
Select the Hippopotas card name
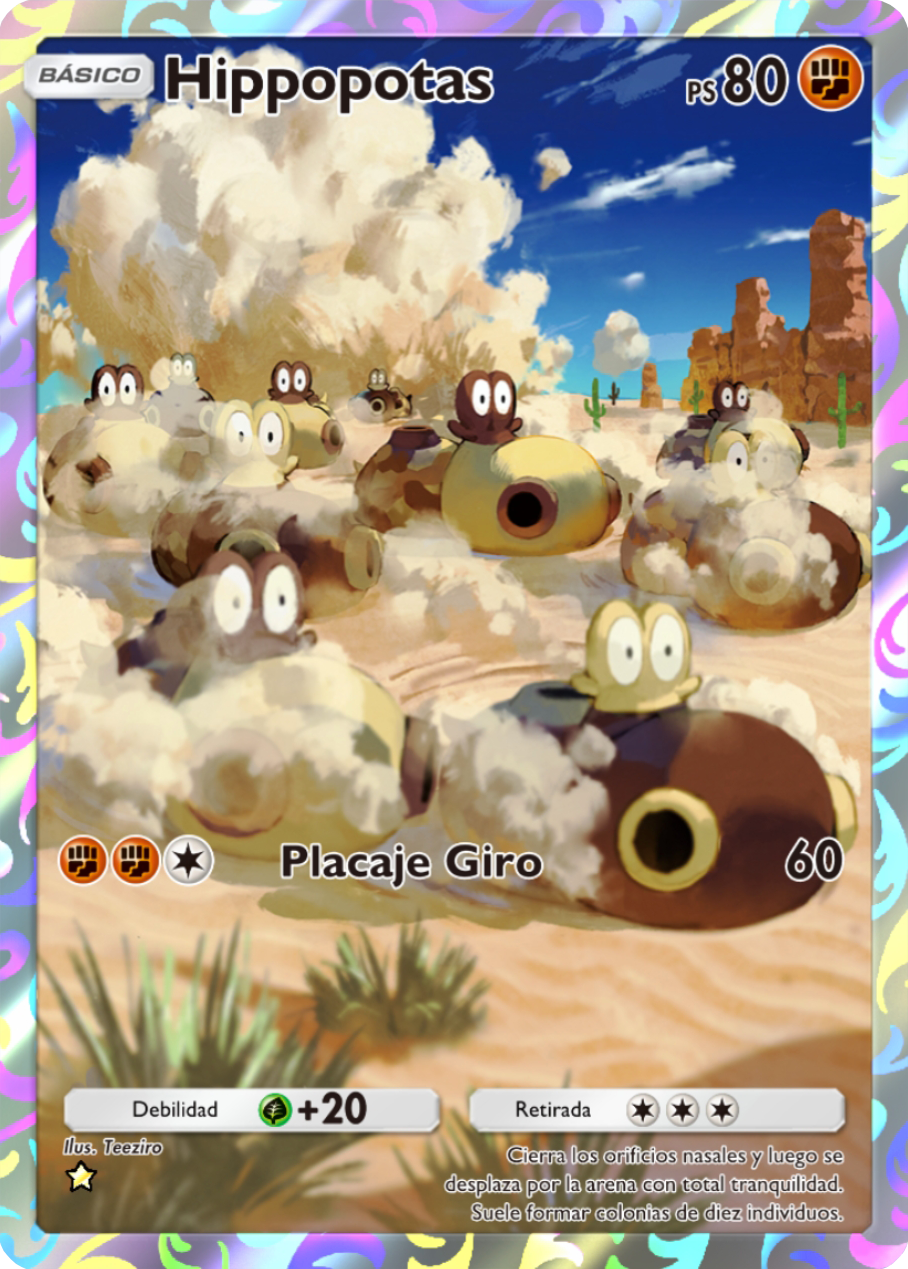coord(329,81)
